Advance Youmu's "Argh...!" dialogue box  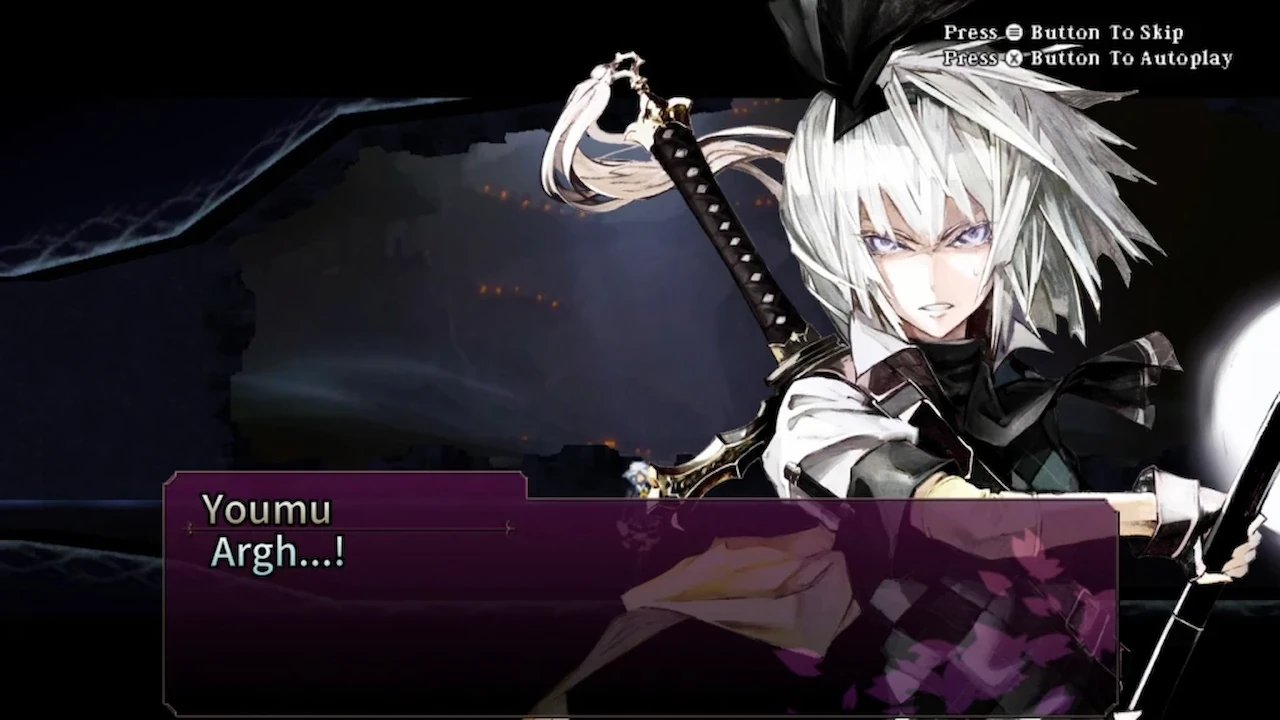(x=640, y=600)
